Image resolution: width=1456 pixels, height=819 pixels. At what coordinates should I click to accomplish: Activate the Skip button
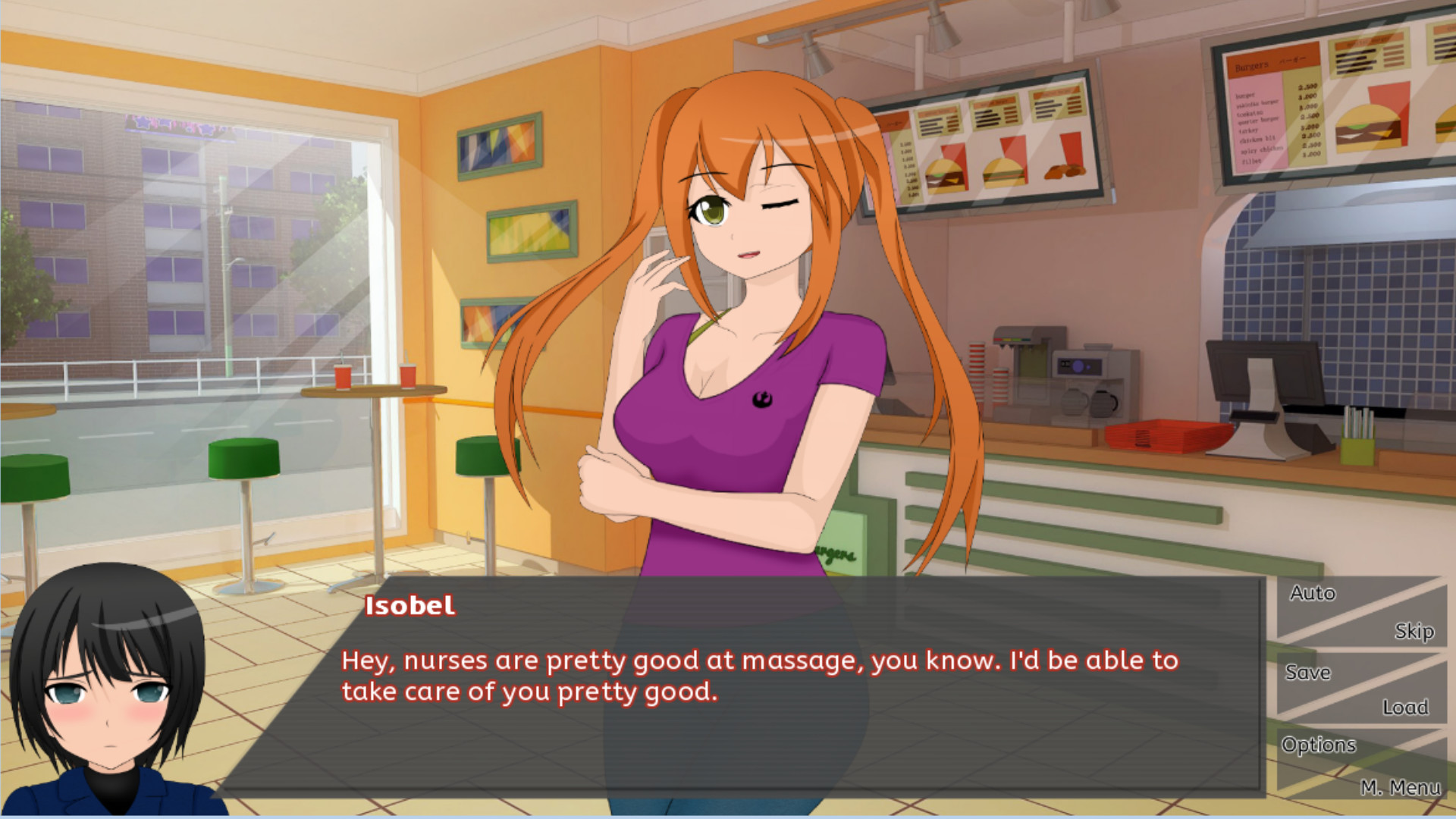point(1414,631)
